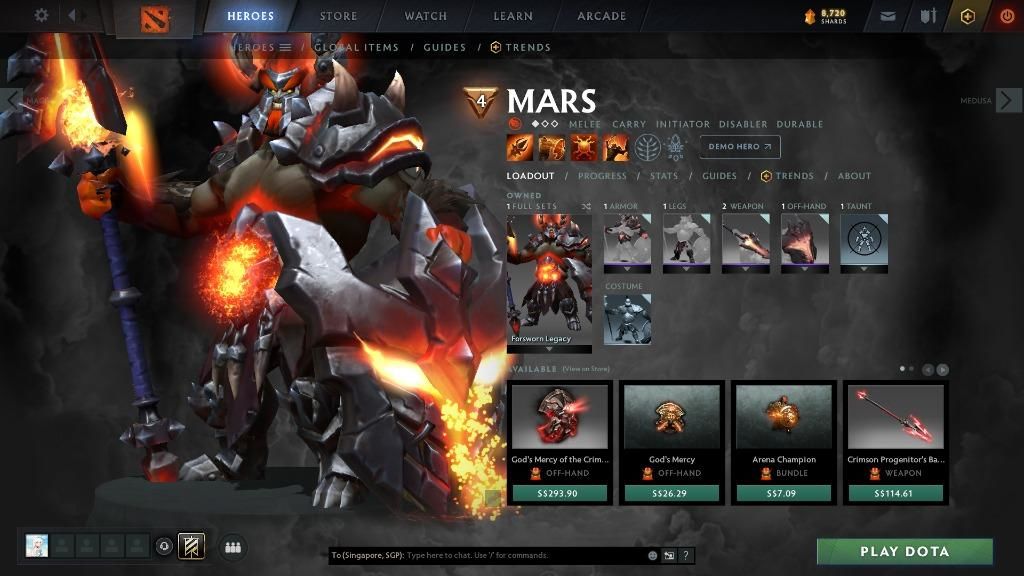Show the Global Items section

pos(356,47)
